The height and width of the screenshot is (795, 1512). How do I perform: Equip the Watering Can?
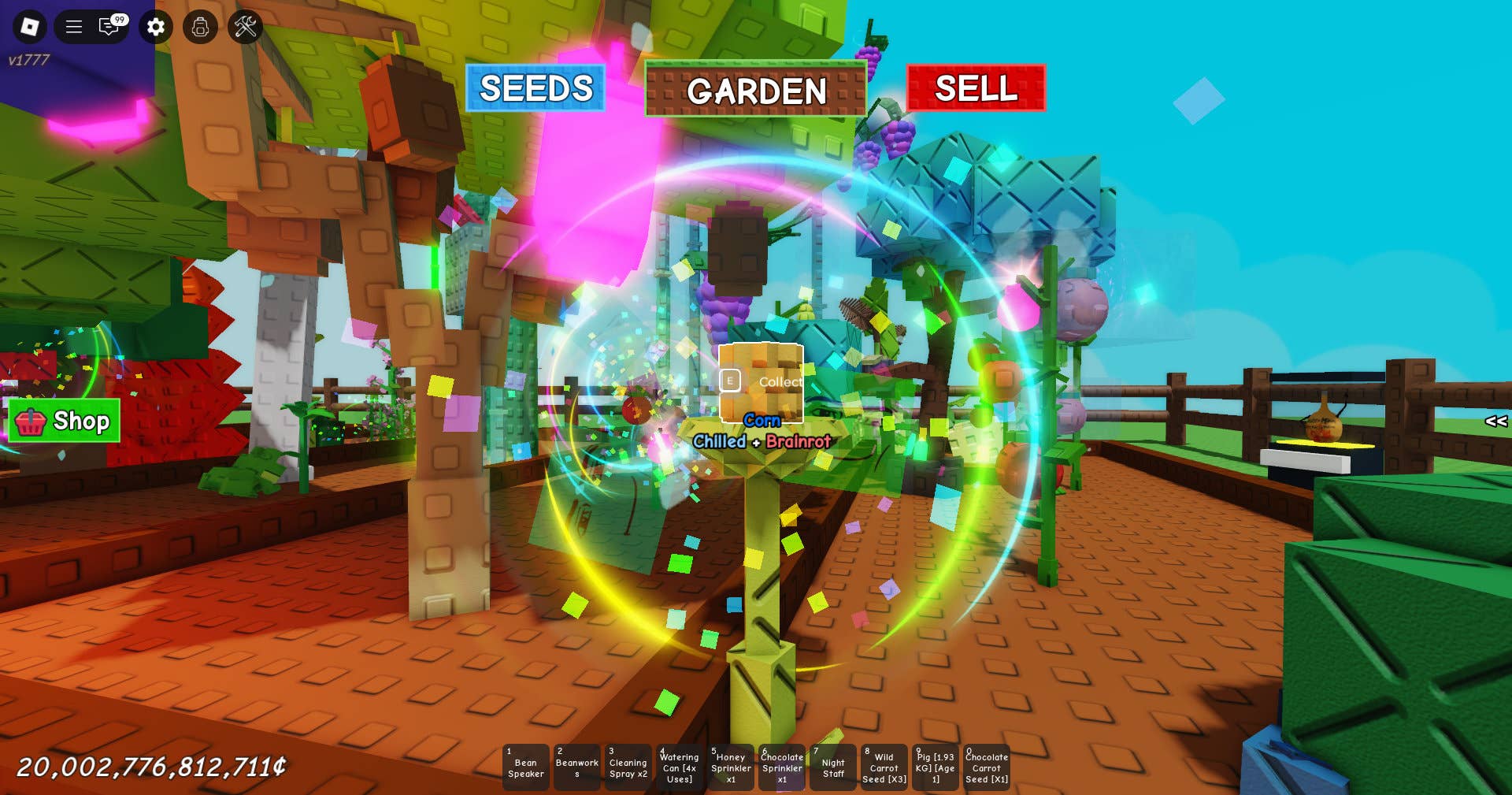pyautogui.click(x=679, y=767)
